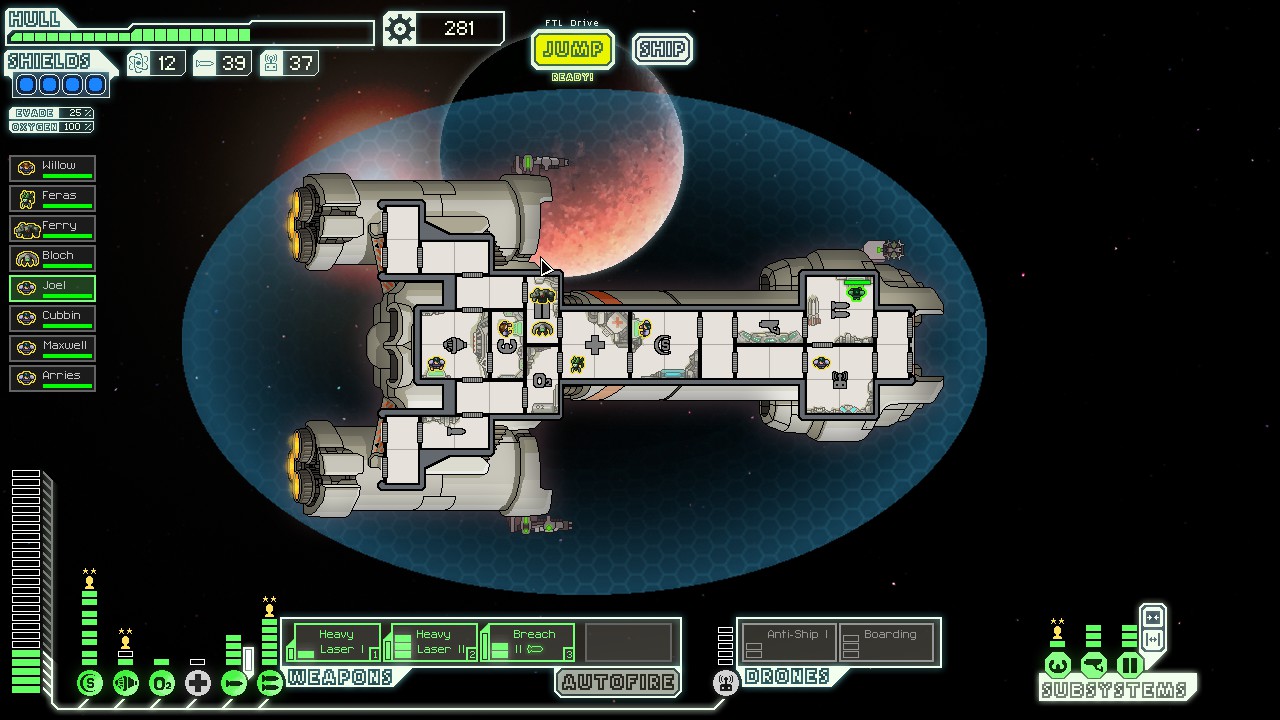
Task: Select crew member Feras
Action: 53,197
